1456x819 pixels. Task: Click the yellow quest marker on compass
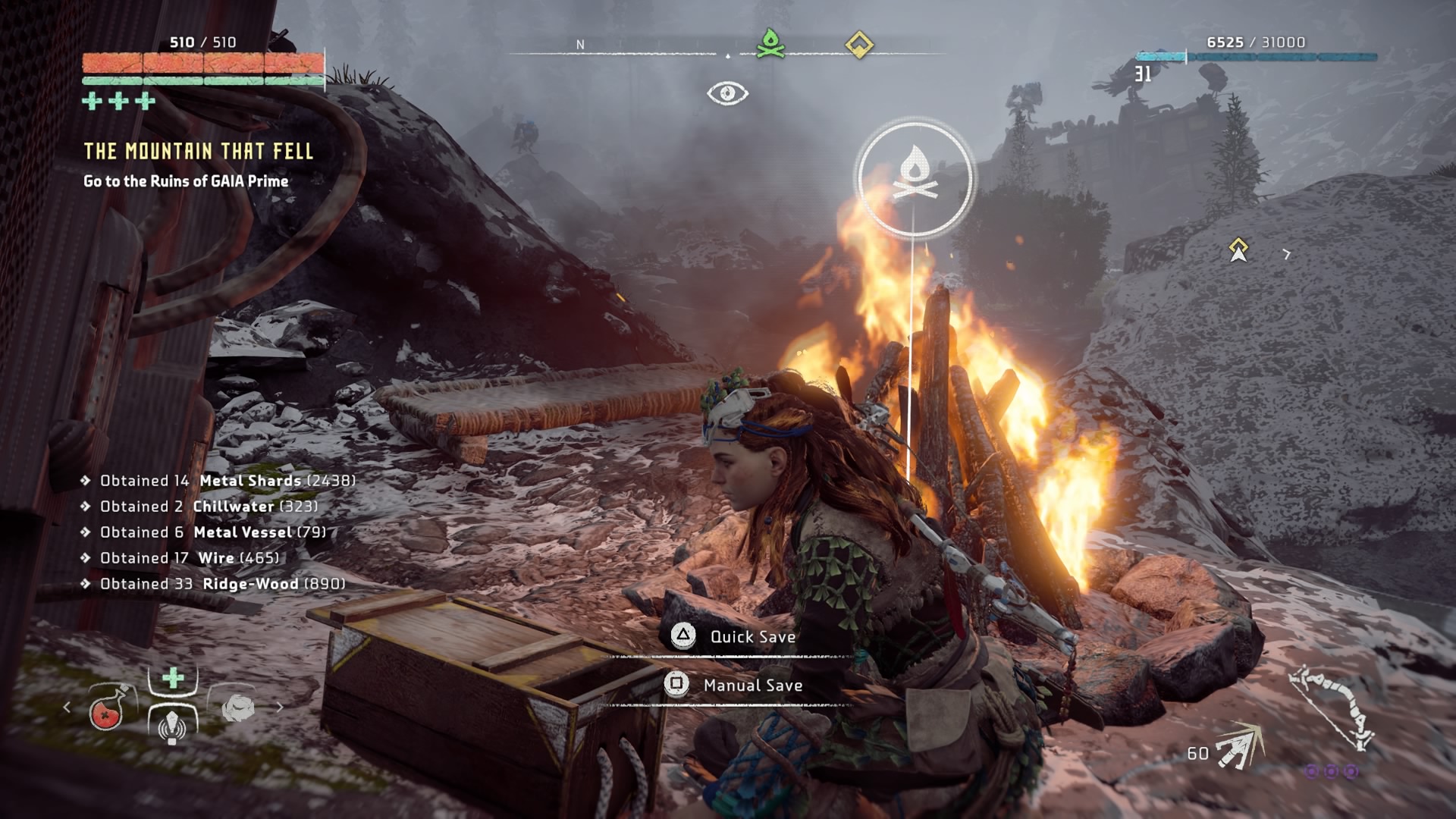(x=858, y=45)
